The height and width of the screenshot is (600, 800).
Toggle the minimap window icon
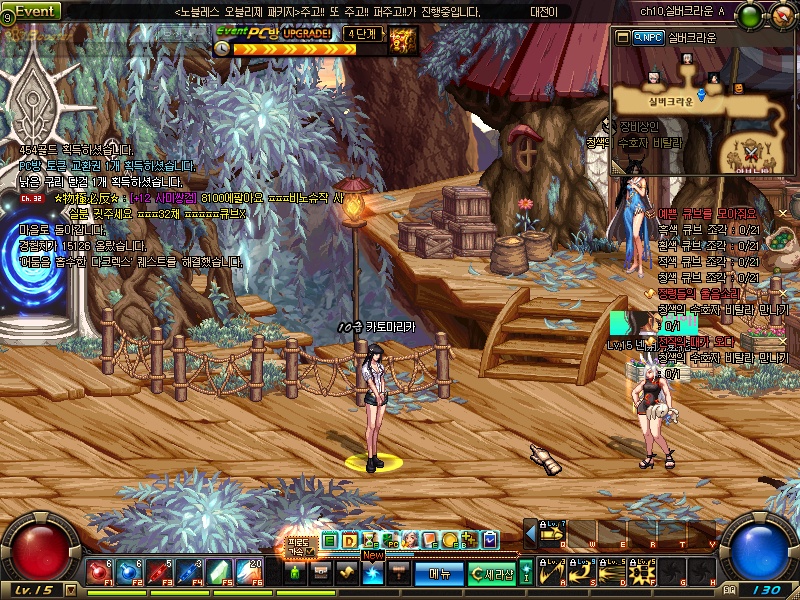pos(623,37)
